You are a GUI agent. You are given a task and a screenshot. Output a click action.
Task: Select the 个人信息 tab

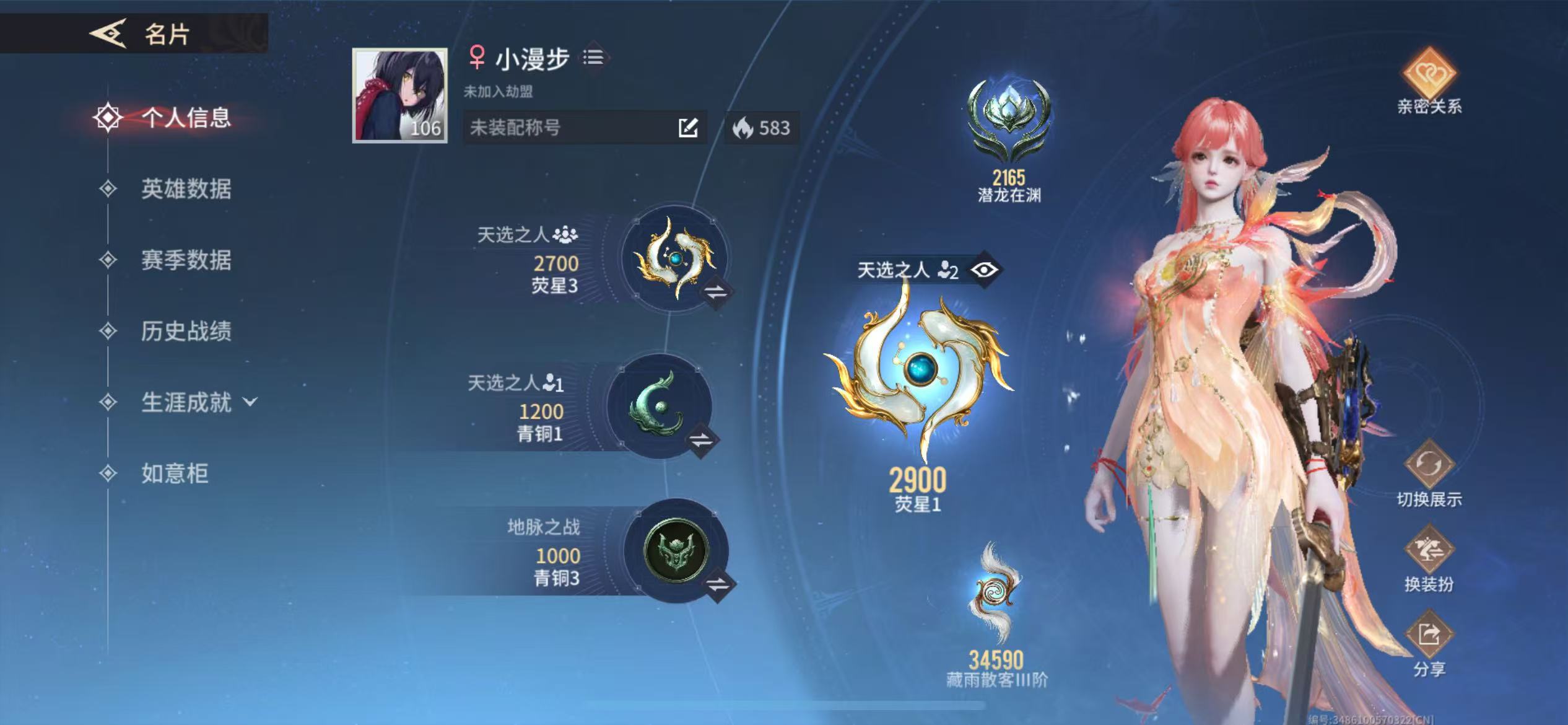click(x=185, y=117)
